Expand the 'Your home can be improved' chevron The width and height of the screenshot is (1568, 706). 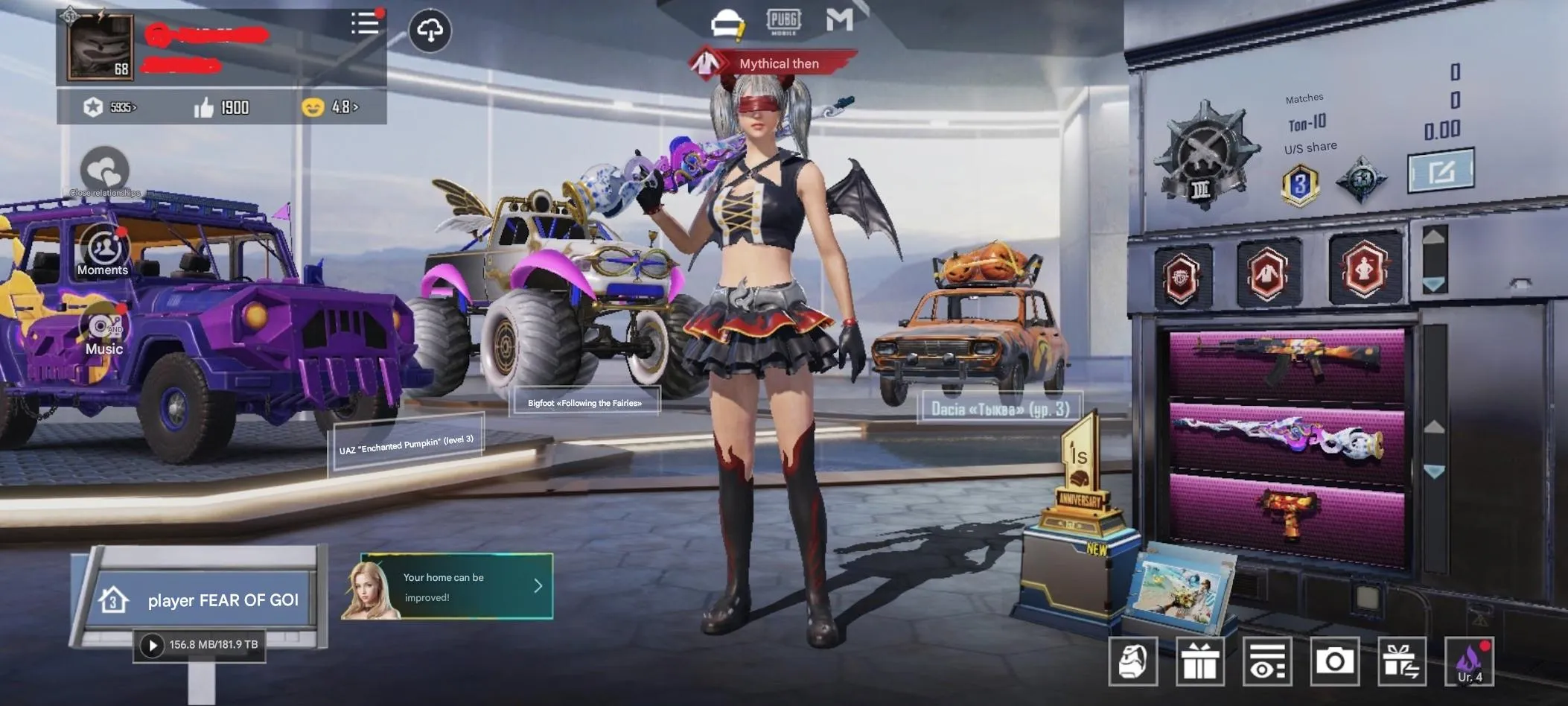[x=538, y=586]
